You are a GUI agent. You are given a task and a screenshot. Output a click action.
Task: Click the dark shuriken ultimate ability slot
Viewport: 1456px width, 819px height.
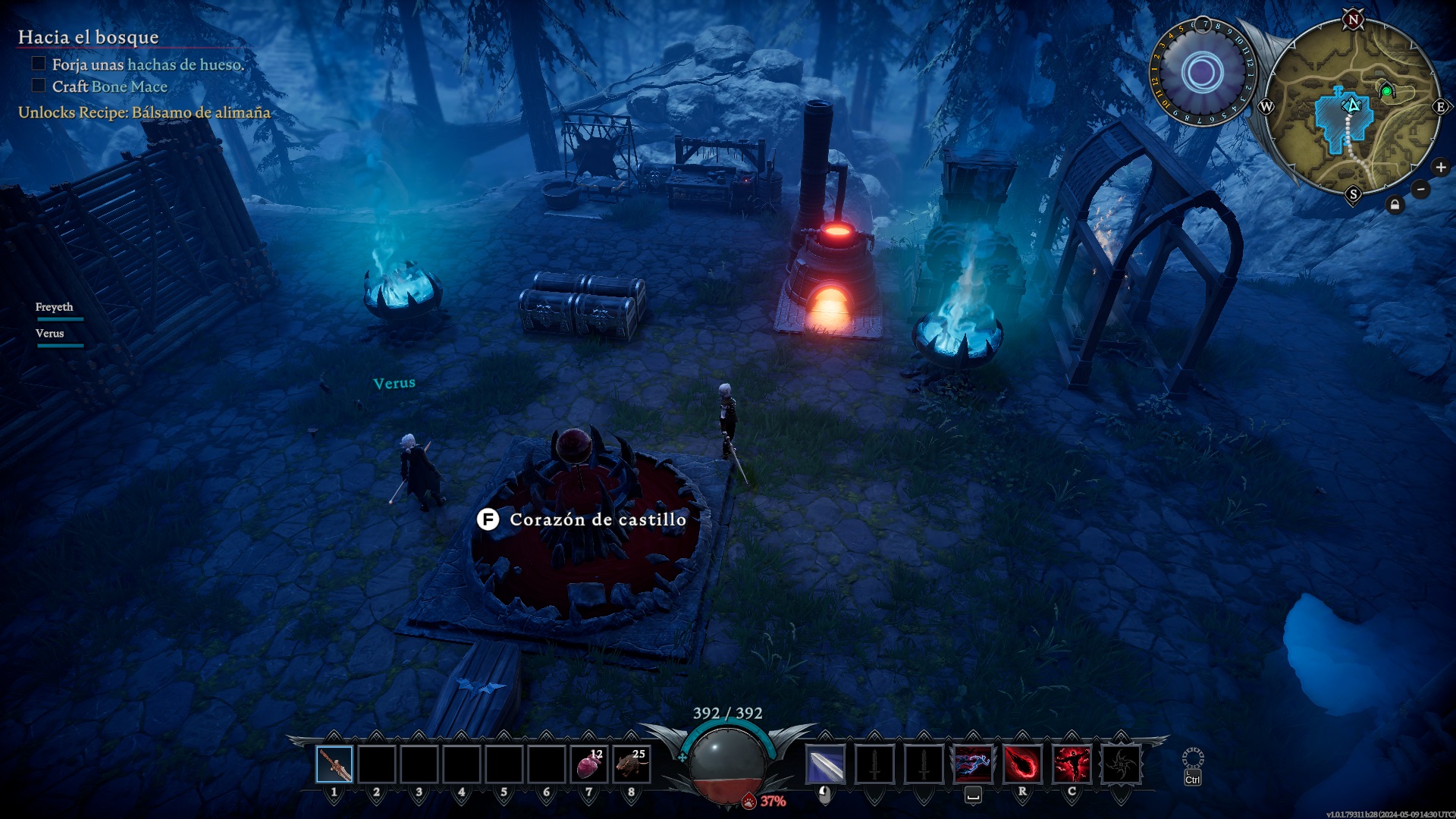point(1121,764)
